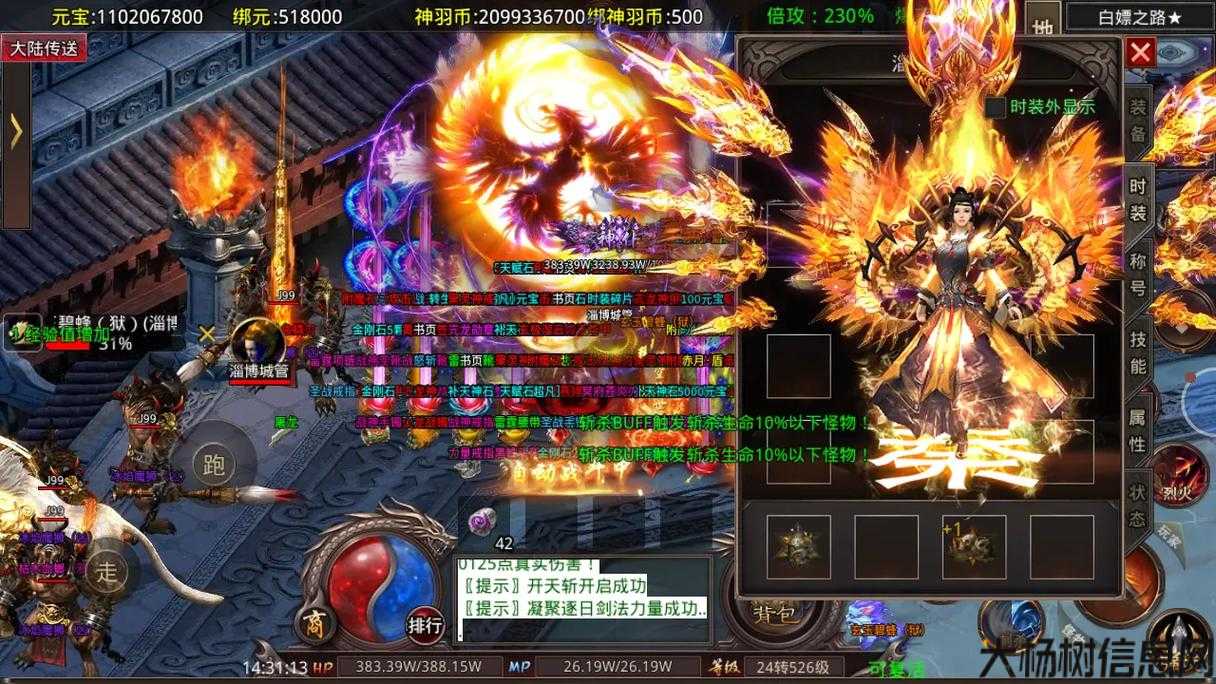
Task: Switch to the 装备 tab
Action: click(x=1138, y=121)
